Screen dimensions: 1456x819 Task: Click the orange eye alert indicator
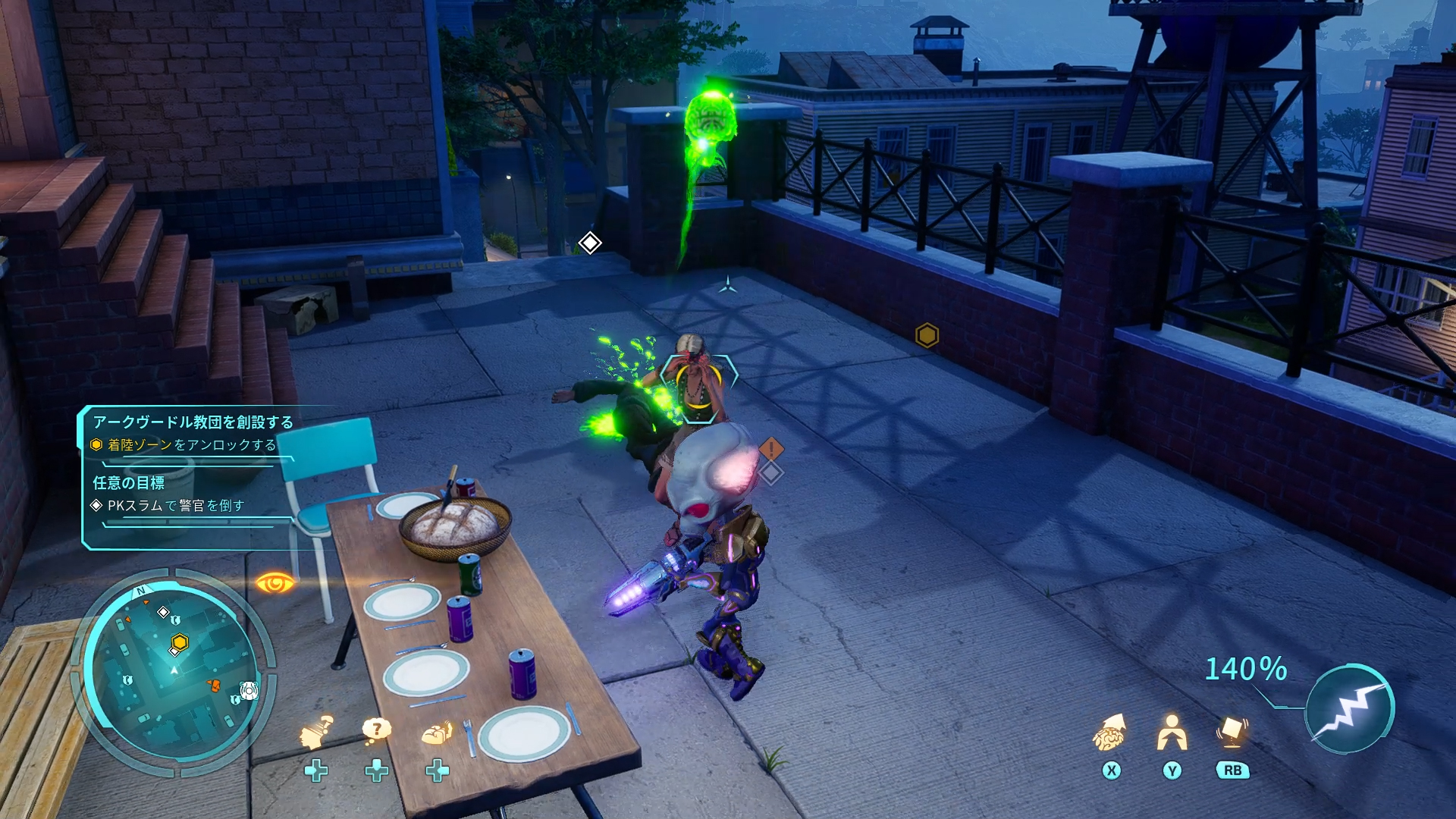[x=275, y=582]
